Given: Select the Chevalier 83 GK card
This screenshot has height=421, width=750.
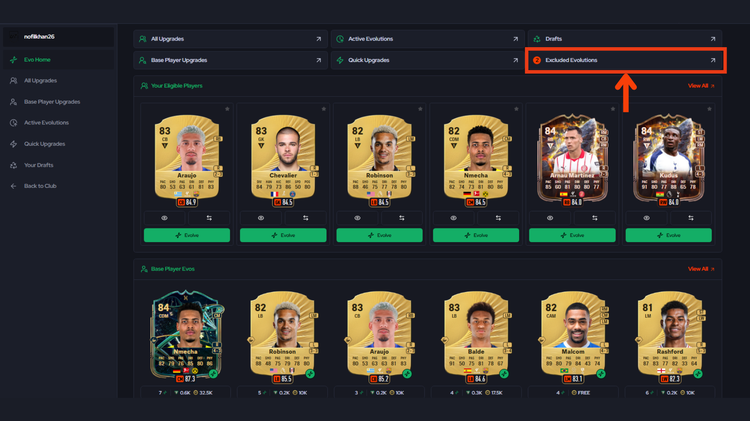Looking at the screenshot, I should [283, 160].
